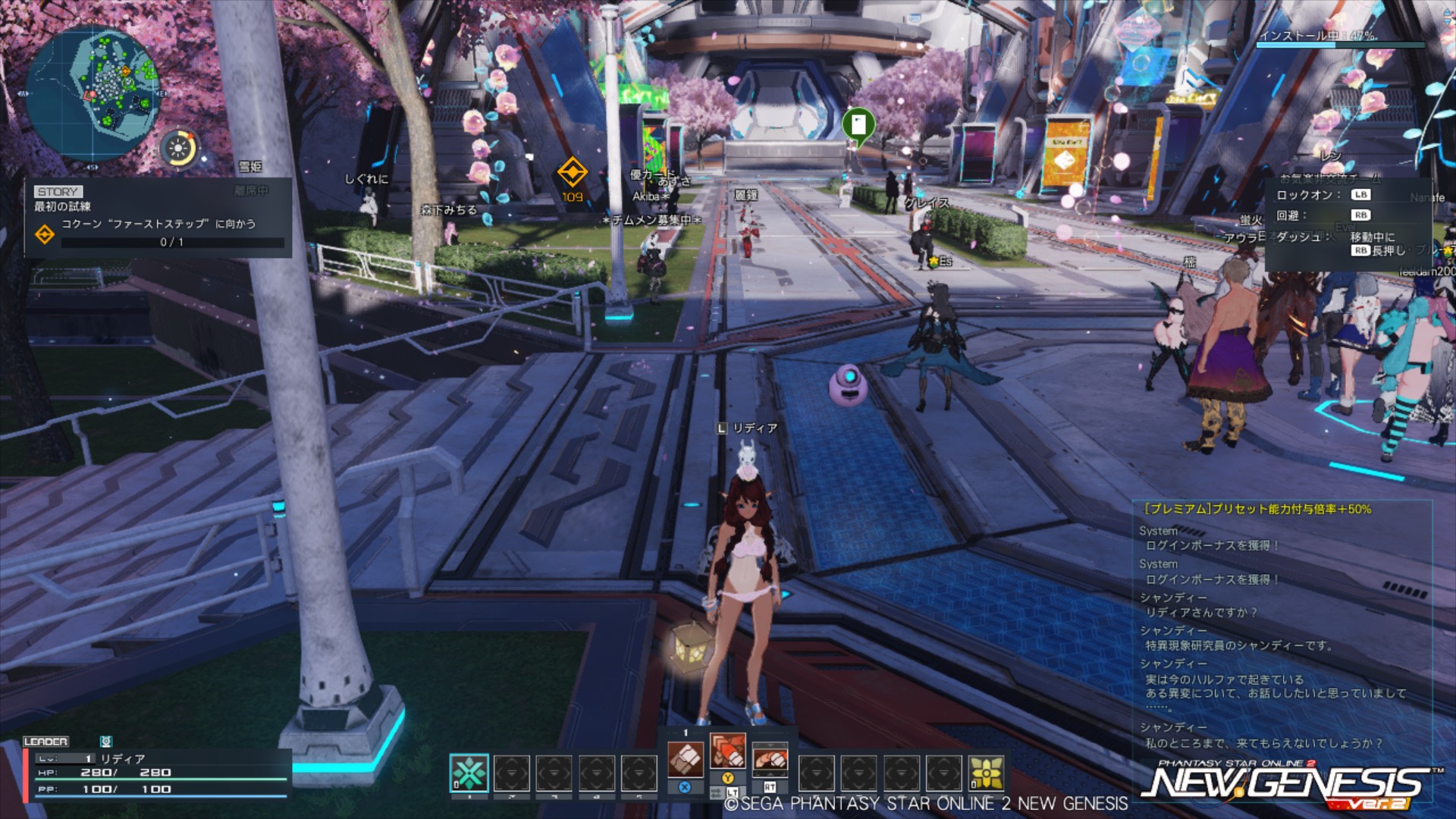
Task: Click the quest objective diamond icon in the STORY panel
Action: (47, 237)
